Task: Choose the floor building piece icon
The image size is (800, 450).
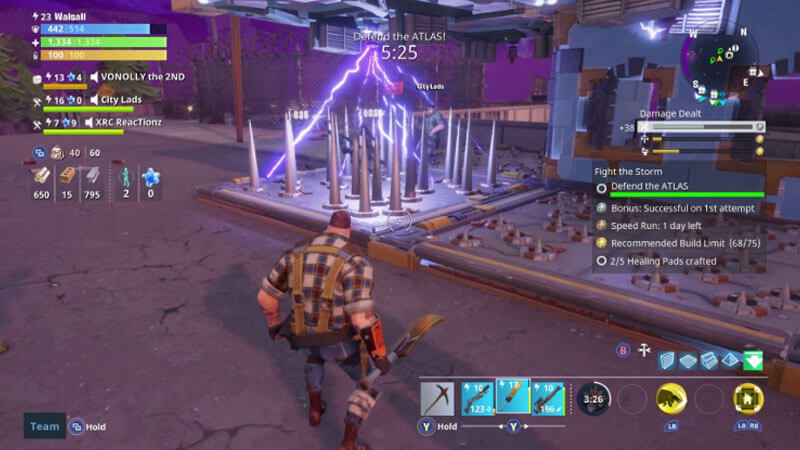Action: [x=688, y=361]
